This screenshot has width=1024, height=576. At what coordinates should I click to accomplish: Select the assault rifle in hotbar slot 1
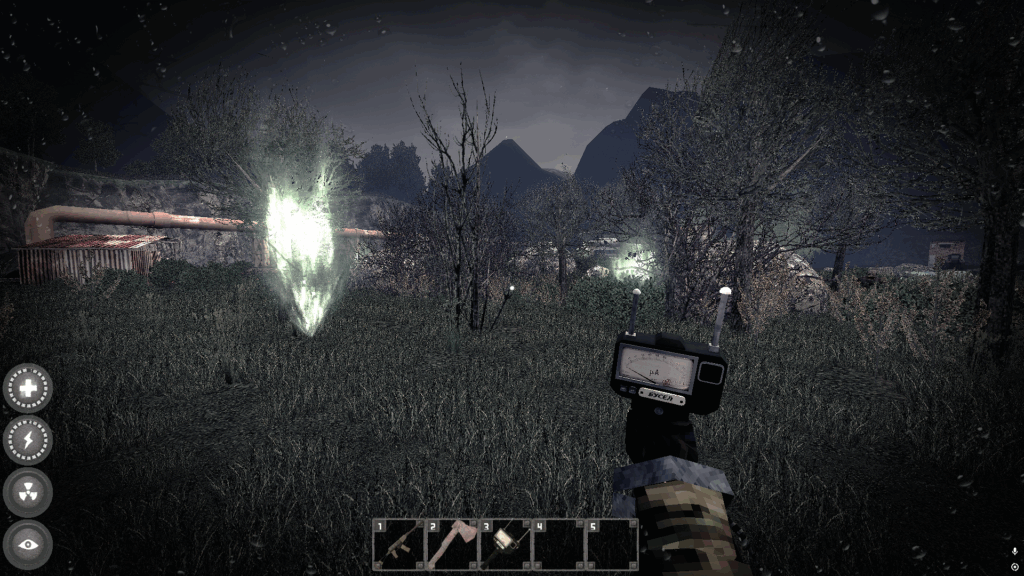398,544
